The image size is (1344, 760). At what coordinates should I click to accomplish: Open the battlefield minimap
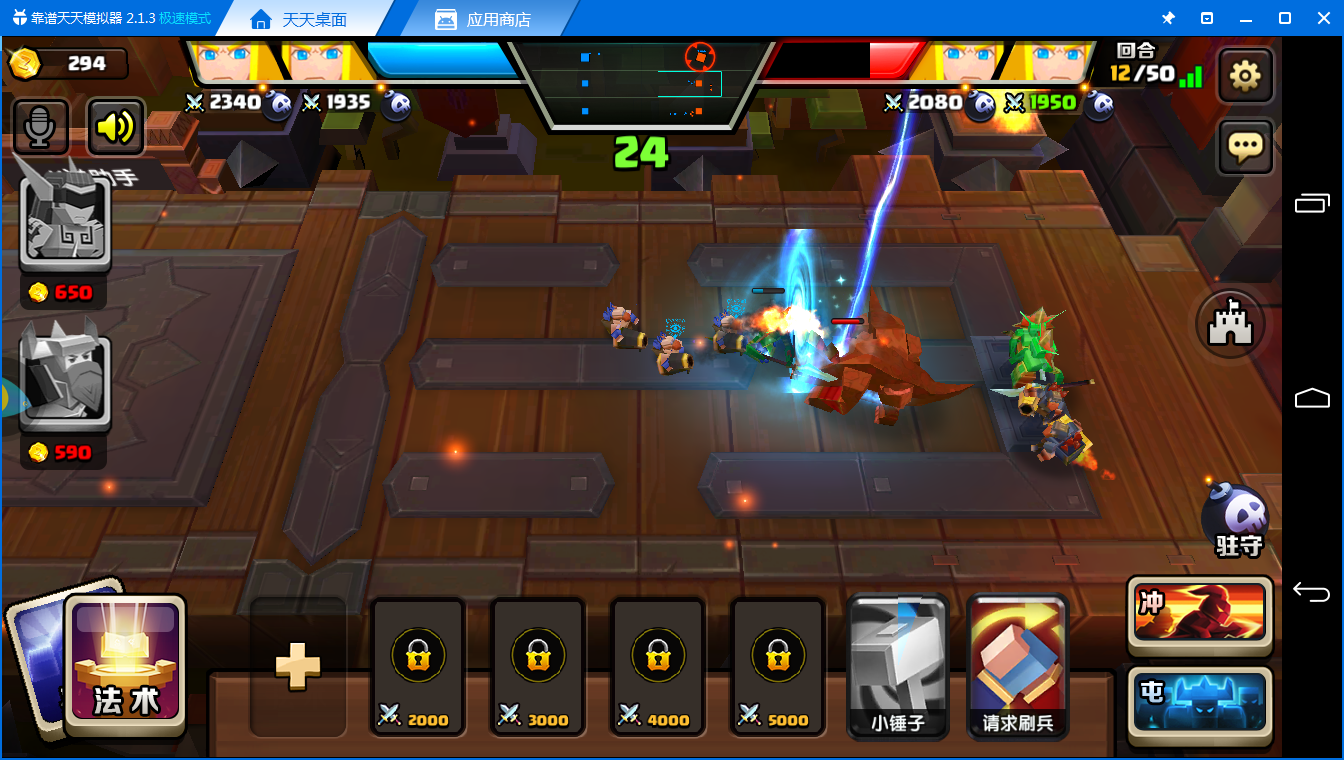coord(640,85)
